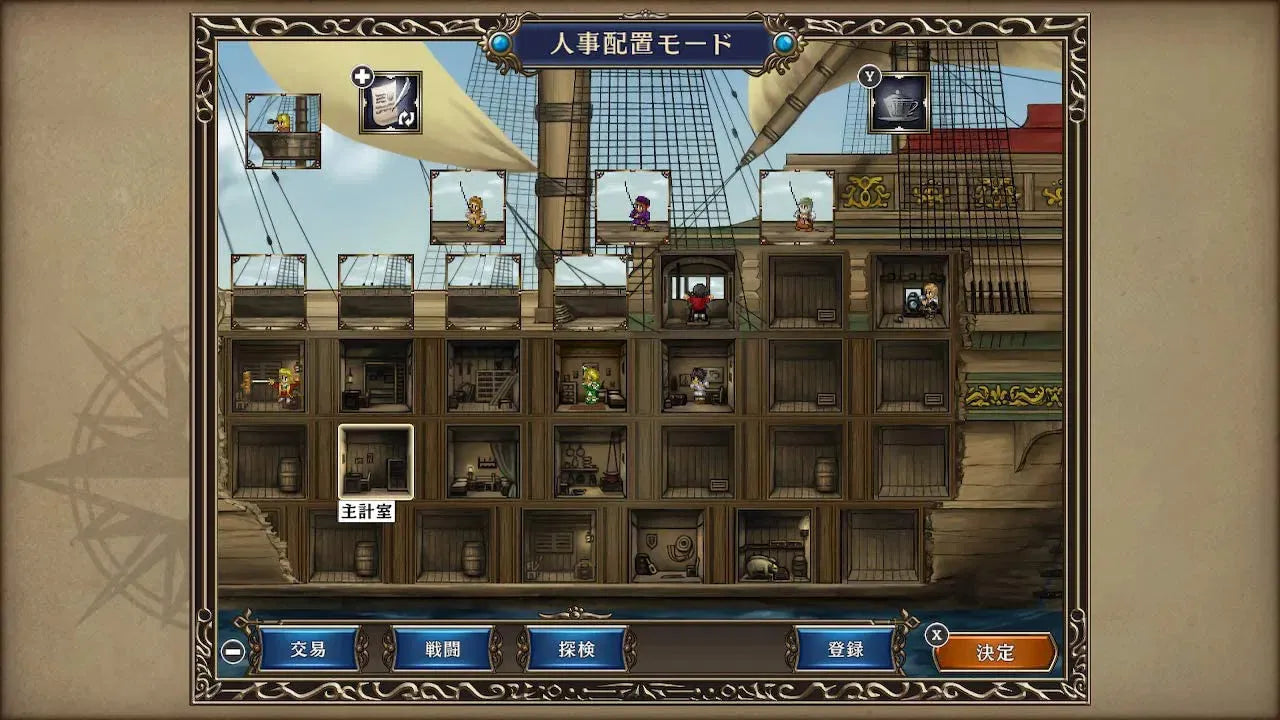
Task: Confirm with the orange 決定 button
Action: 995,653
